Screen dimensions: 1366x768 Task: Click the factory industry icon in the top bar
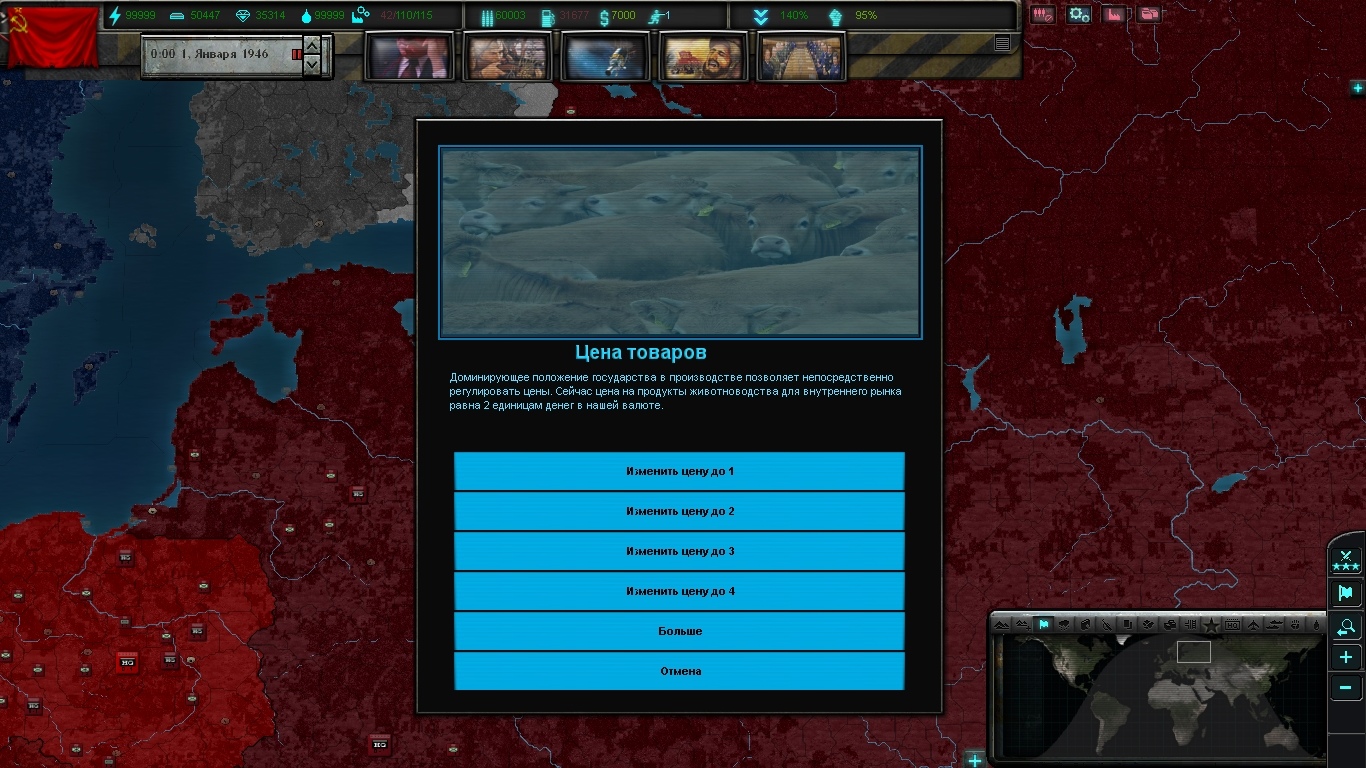click(x=1113, y=15)
